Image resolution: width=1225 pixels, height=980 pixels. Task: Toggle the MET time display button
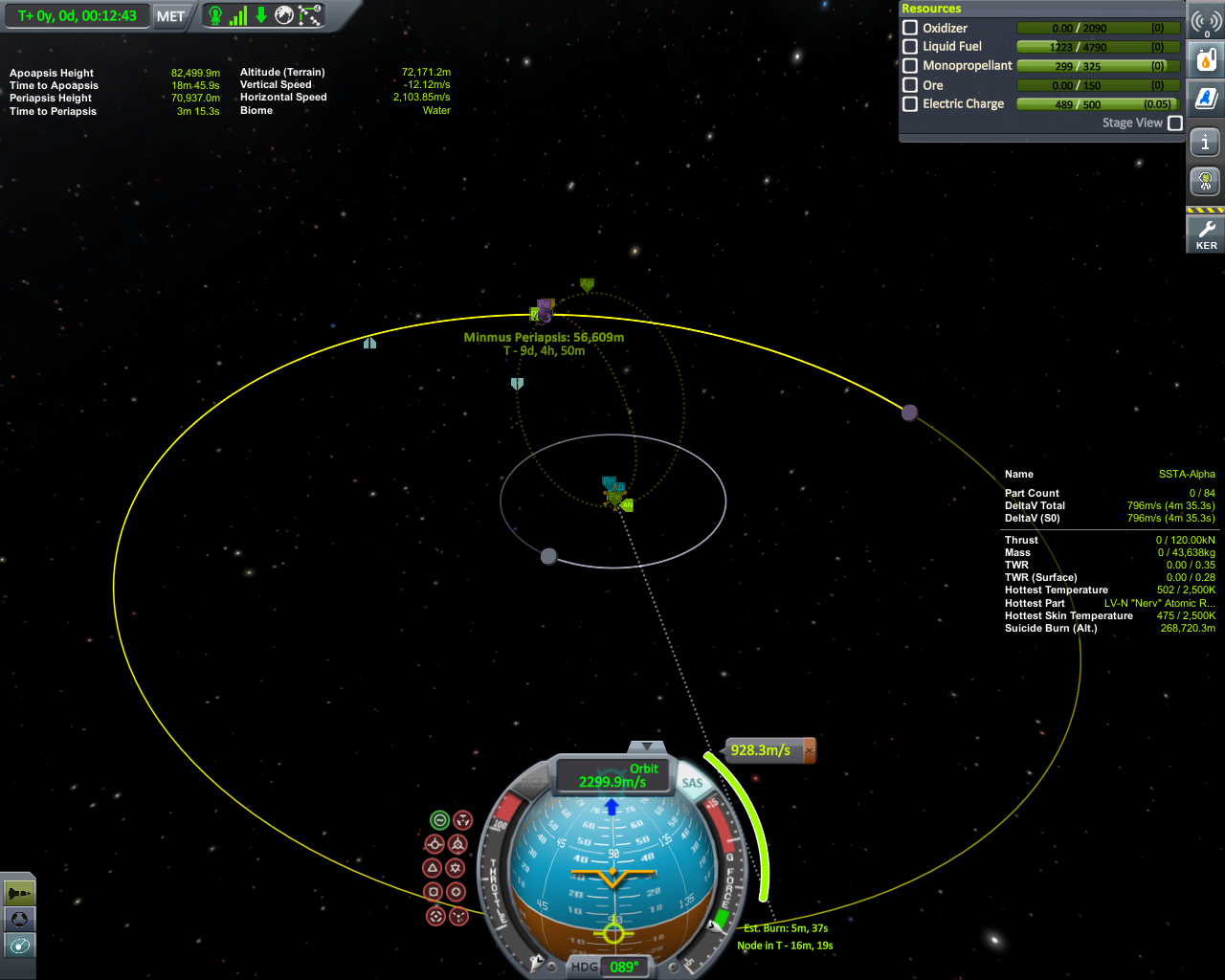[x=170, y=16]
